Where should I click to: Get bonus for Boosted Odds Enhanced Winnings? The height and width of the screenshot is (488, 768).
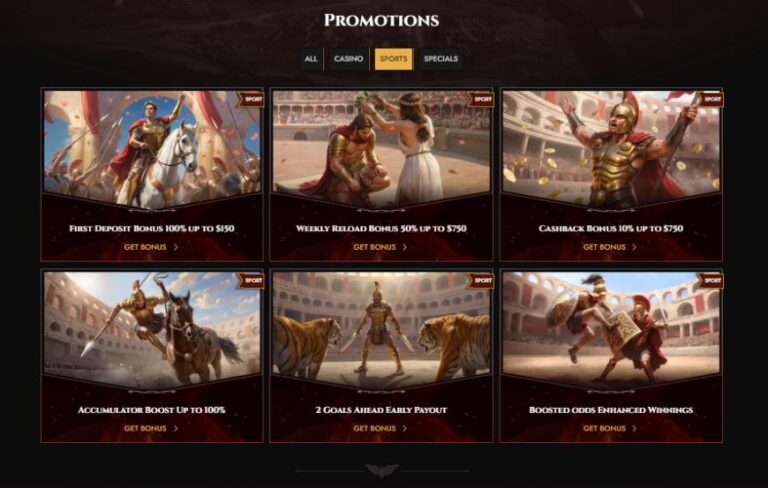click(x=610, y=428)
